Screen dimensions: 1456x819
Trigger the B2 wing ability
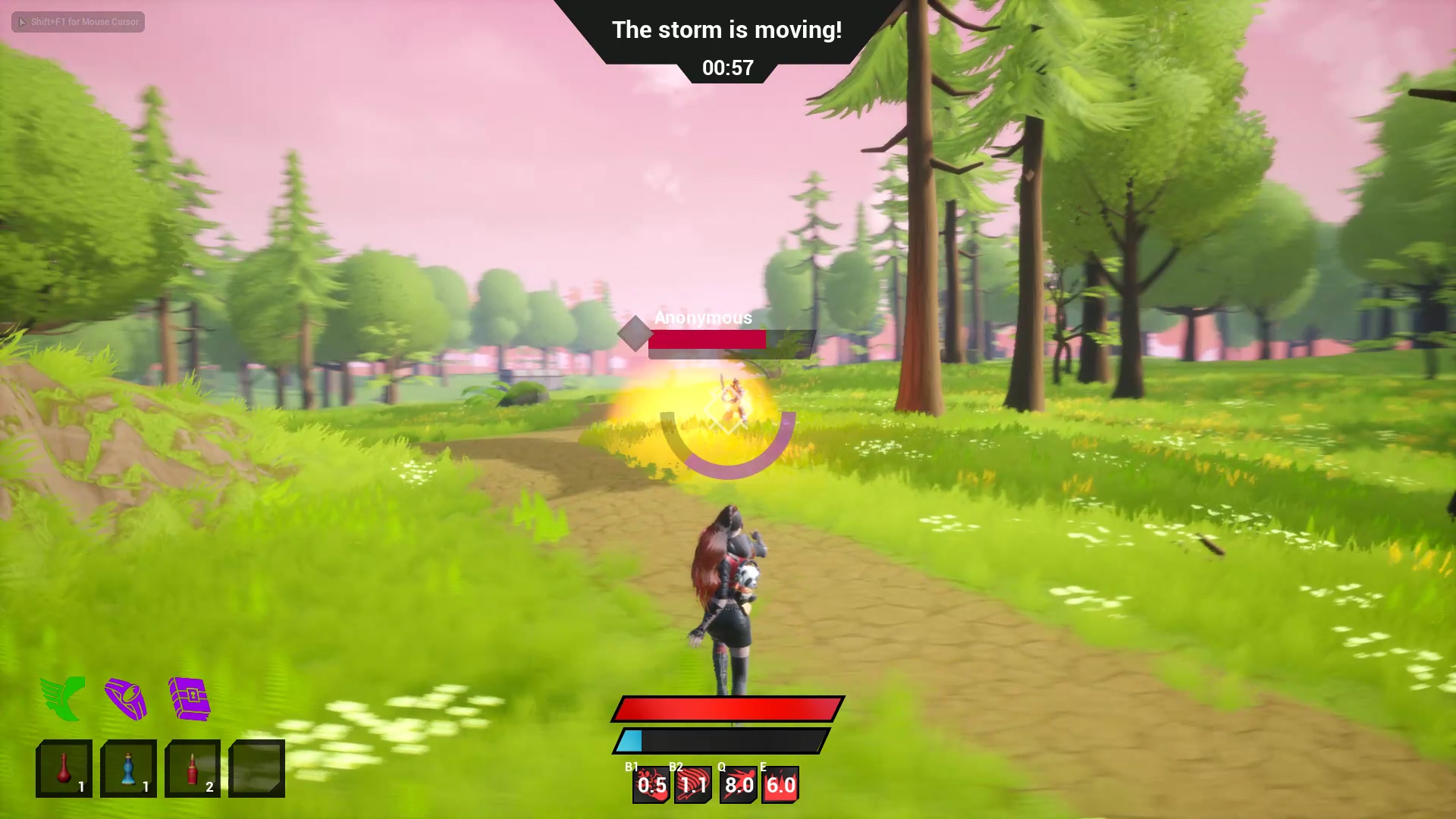[x=693, y=785]
